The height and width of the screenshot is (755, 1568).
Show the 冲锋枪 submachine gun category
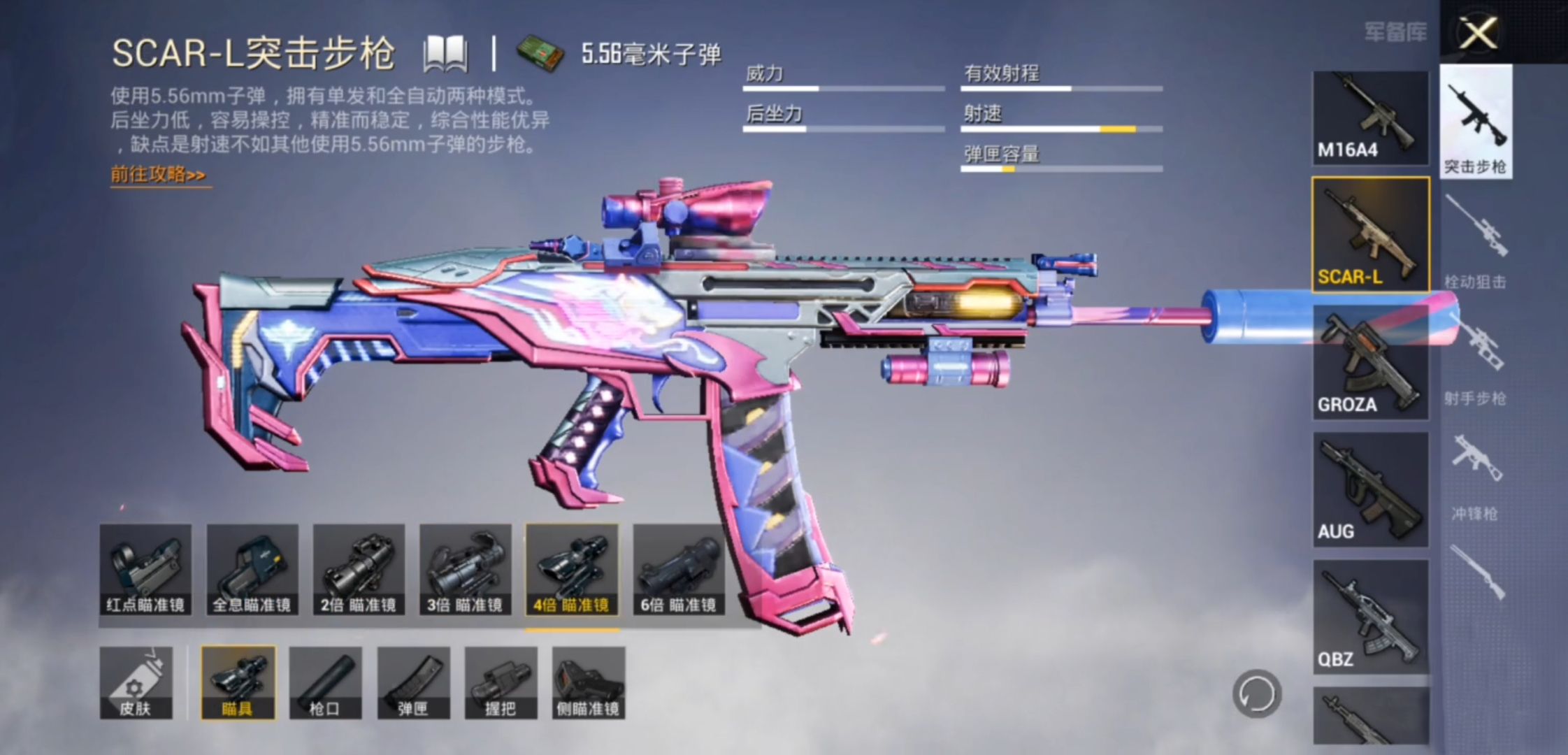tap(1475, 475)
